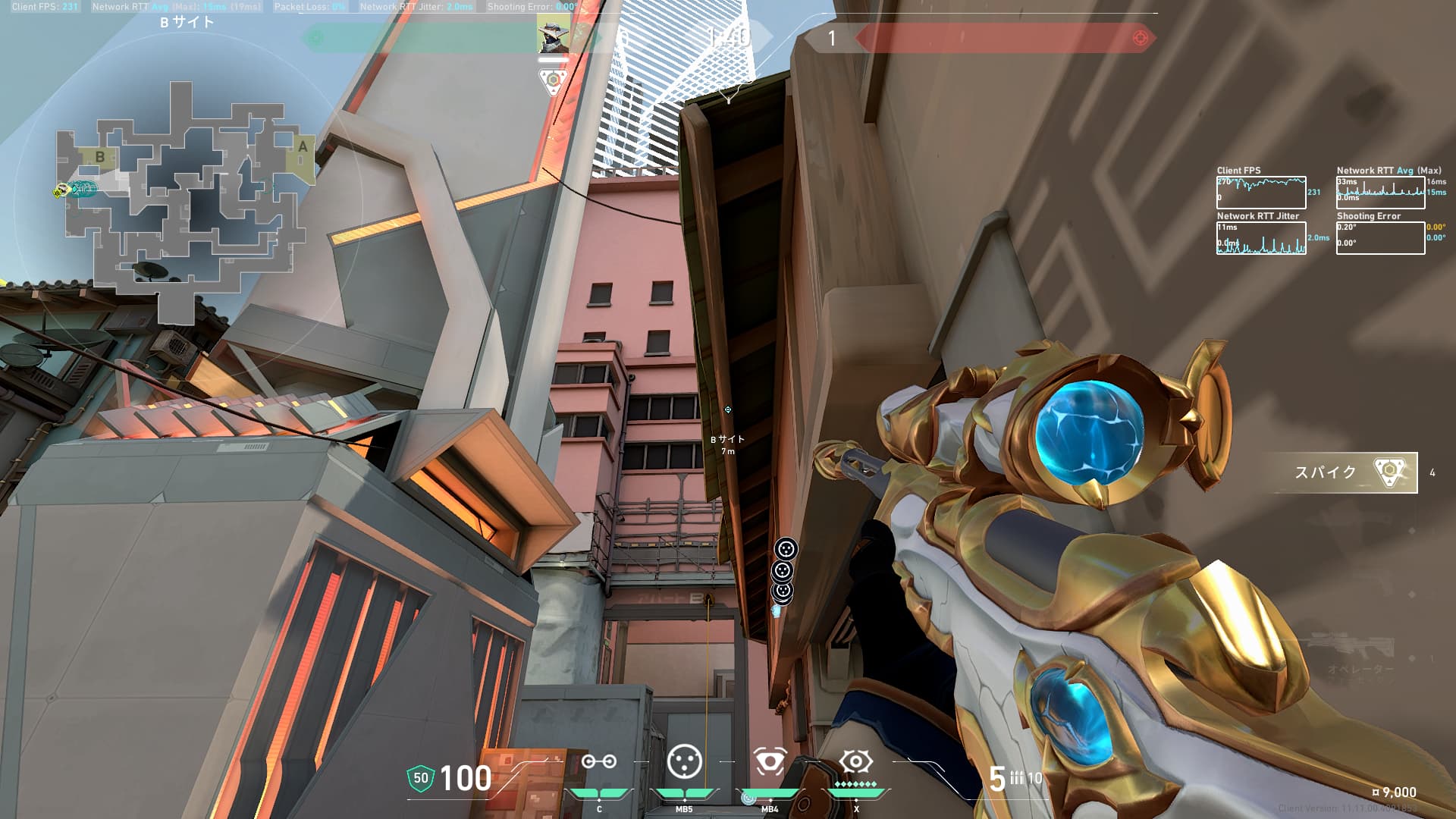The width and height of the screenshot is (1456, 819).
Task: Select the Client FPS performance graph
Action: click(x=1261, y=193)
